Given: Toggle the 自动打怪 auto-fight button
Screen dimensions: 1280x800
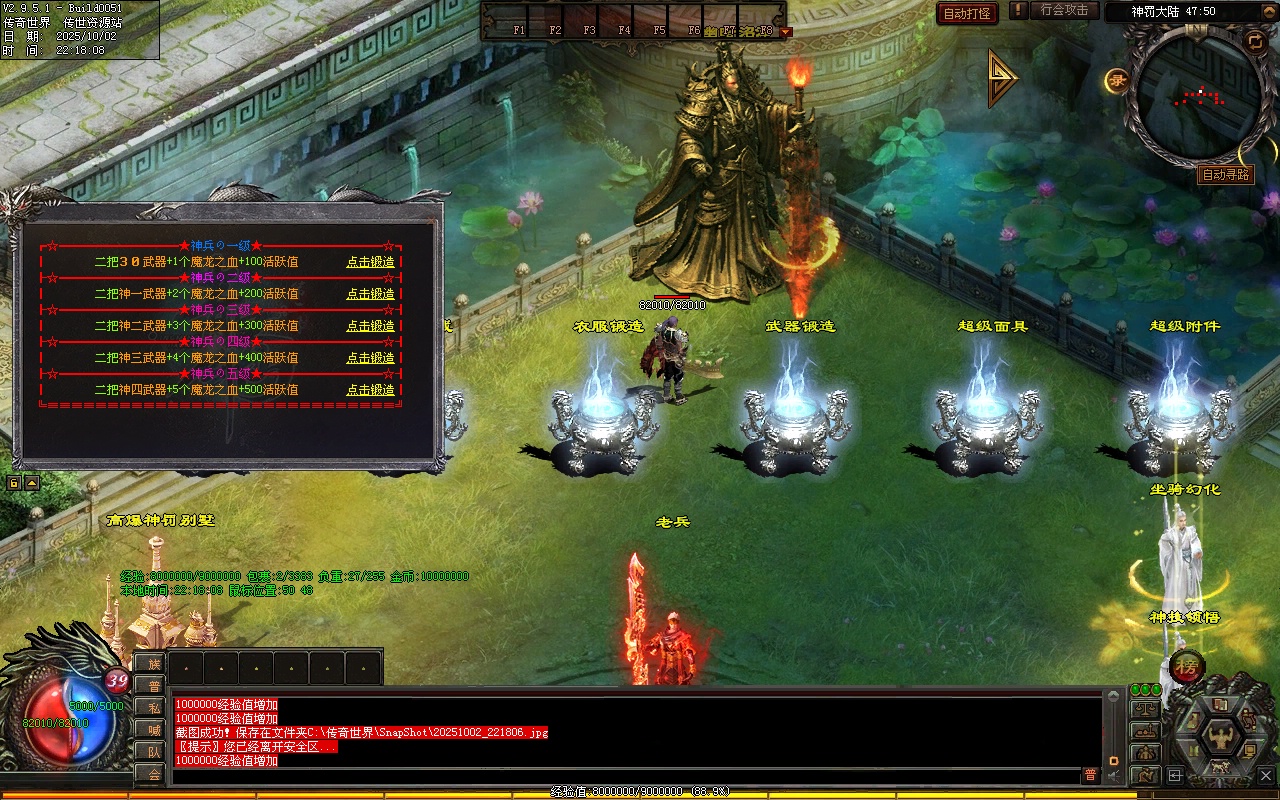Looking at the screenshot, I should point(967,13).
